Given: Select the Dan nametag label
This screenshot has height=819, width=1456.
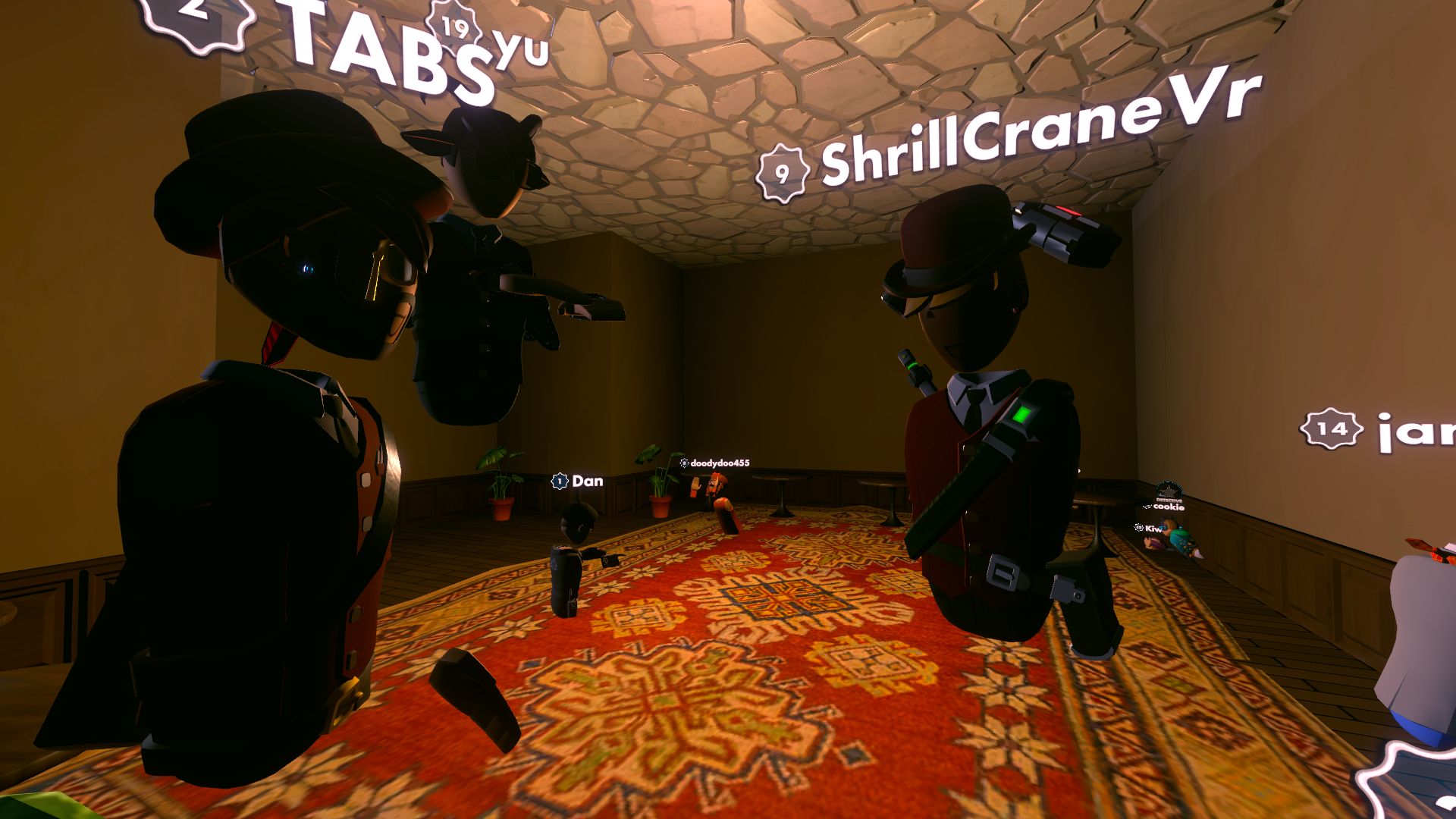Looking at the screenshot, I should pyautogui.click(x=588, y=480).
